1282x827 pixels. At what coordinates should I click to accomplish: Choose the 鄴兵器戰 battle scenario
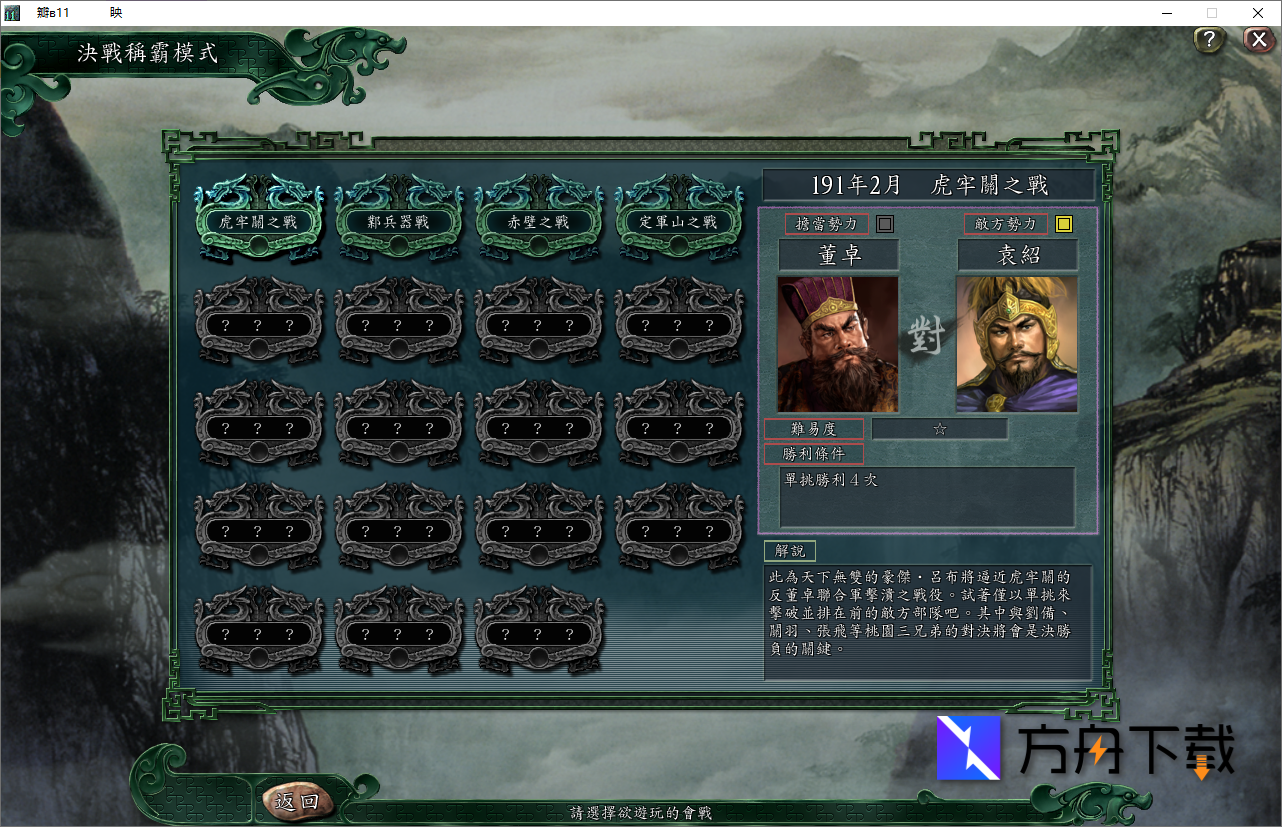point(399,222)
